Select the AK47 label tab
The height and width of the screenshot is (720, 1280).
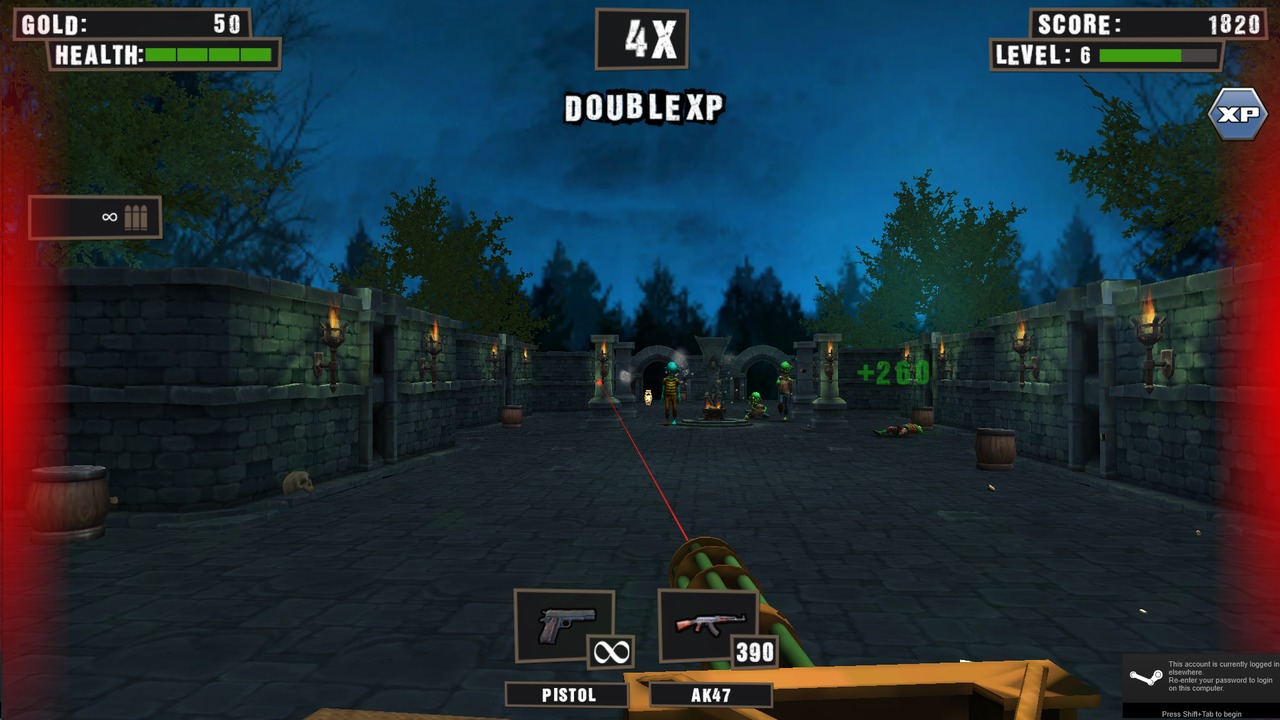[x=710, y=693]
